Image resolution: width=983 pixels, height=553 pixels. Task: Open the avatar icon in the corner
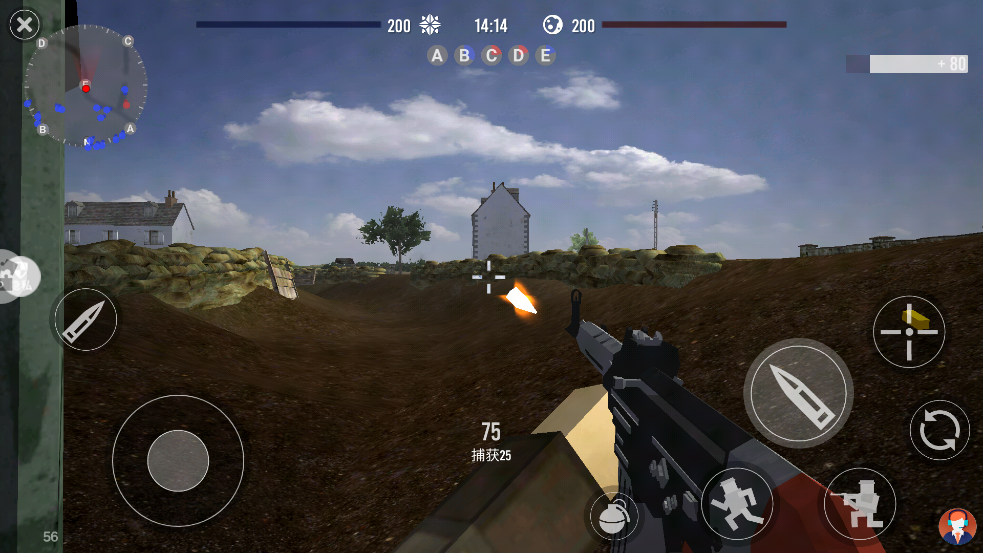point(957,526)
